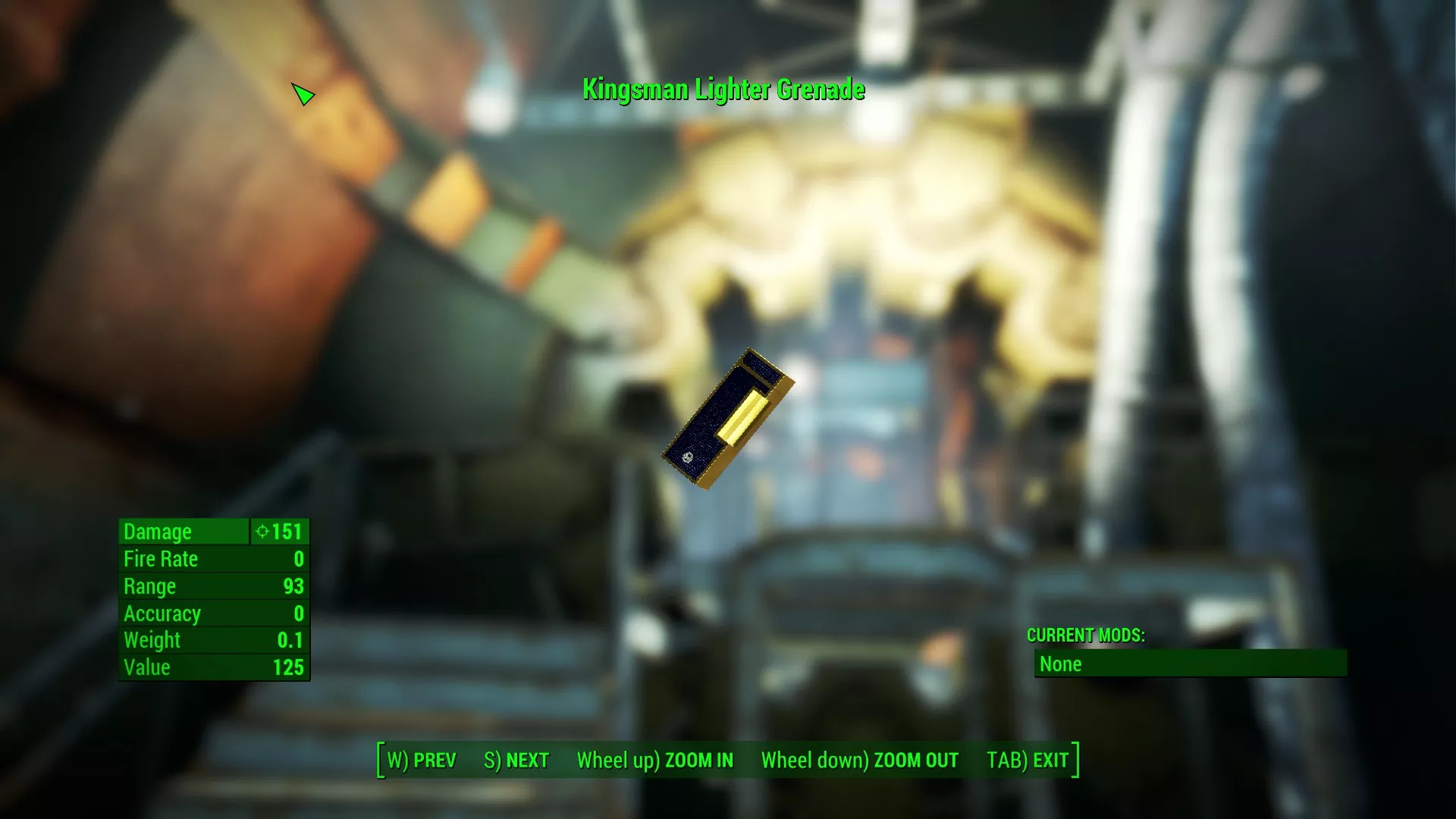This screenshot has height=819, width=1456.
Task: Close the inspect view with EXIT
Action: pos(1028,760)
